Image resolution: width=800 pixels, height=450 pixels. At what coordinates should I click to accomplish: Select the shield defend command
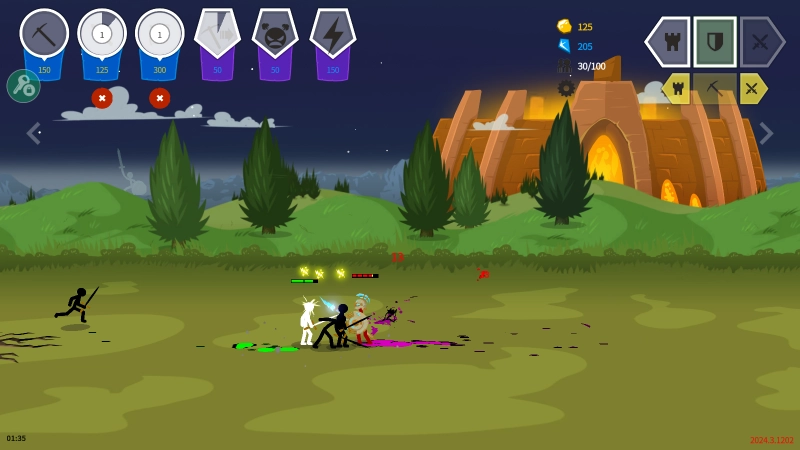click(x=715, y=42)
